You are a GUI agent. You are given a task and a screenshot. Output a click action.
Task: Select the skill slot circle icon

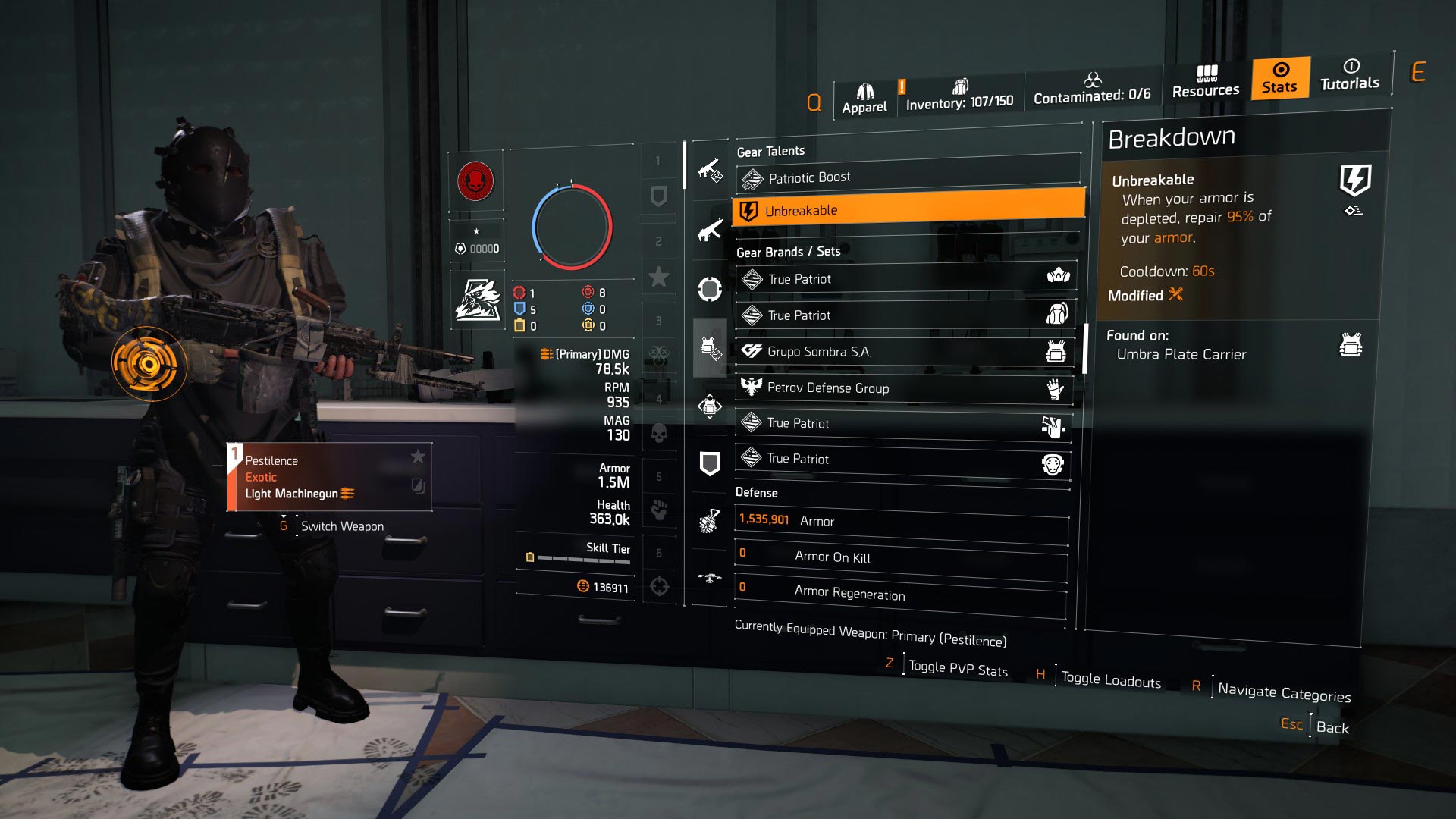711,287
